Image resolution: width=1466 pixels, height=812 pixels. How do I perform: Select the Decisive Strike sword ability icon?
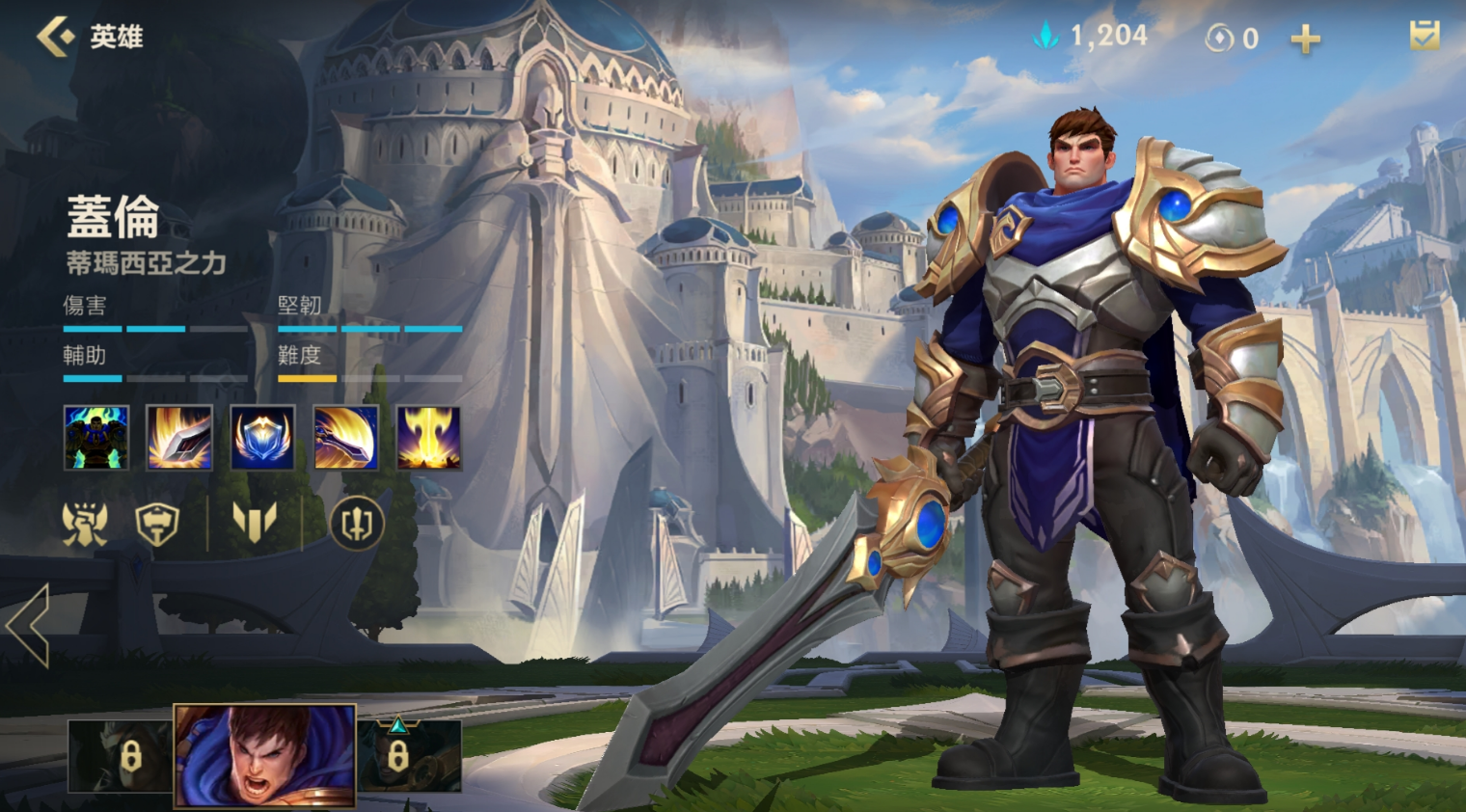(x=179, y=438)
